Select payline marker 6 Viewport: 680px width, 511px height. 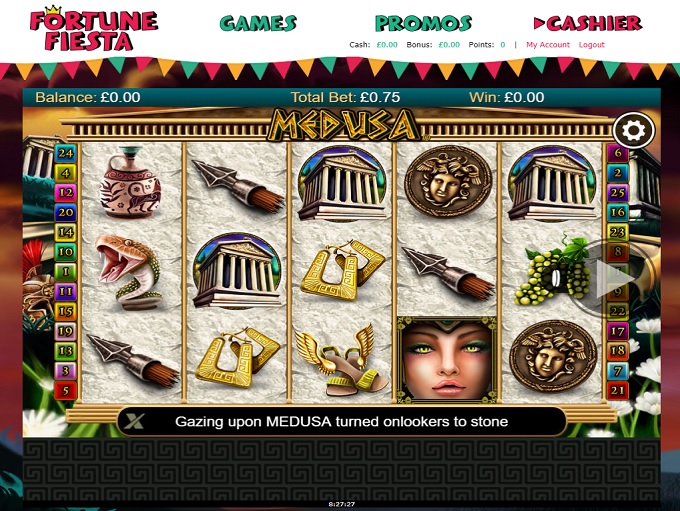[618, 153]
